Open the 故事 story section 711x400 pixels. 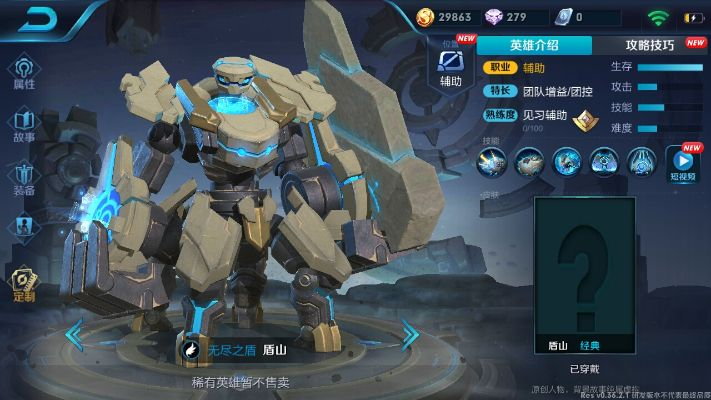tap(24, 126)
